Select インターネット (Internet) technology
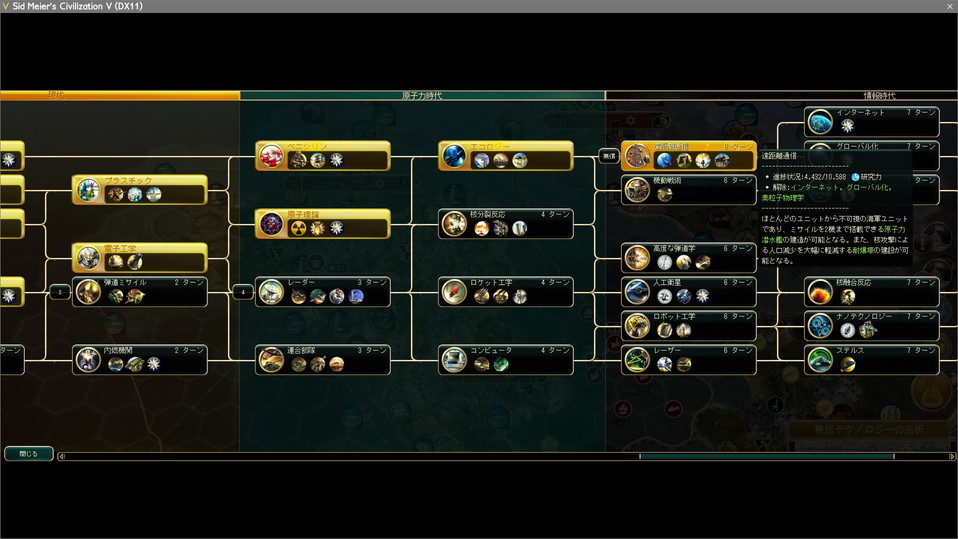Screen dimensions: 958x539 pyautogui.click(x=872, y=121)
